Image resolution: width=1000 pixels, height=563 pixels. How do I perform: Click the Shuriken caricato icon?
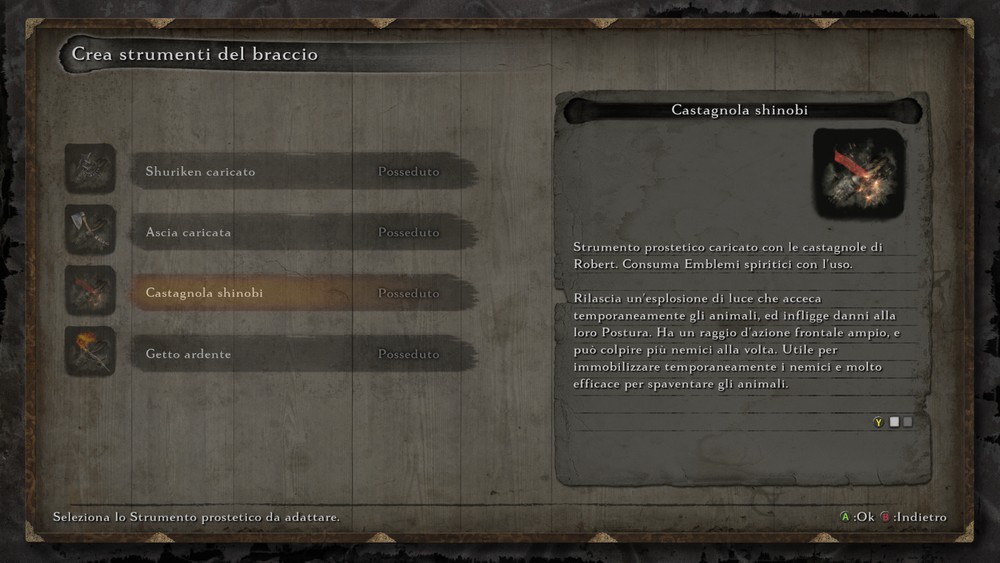90,169
